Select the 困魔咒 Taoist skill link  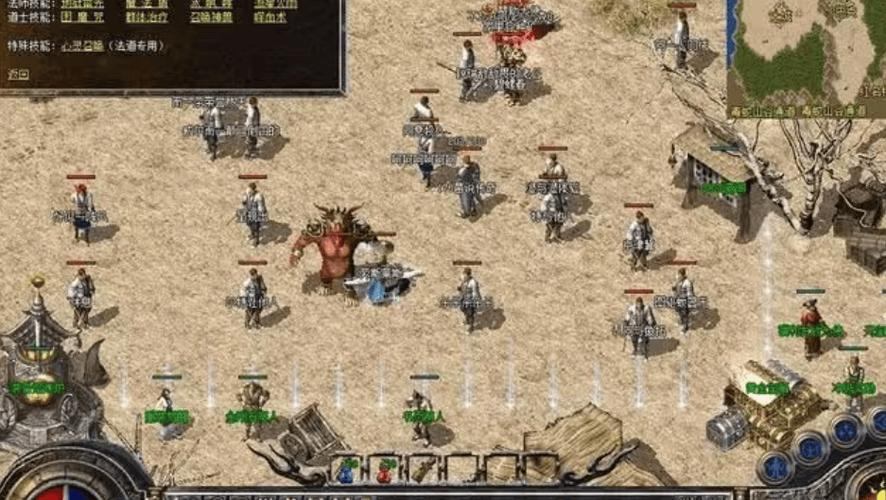82,18
